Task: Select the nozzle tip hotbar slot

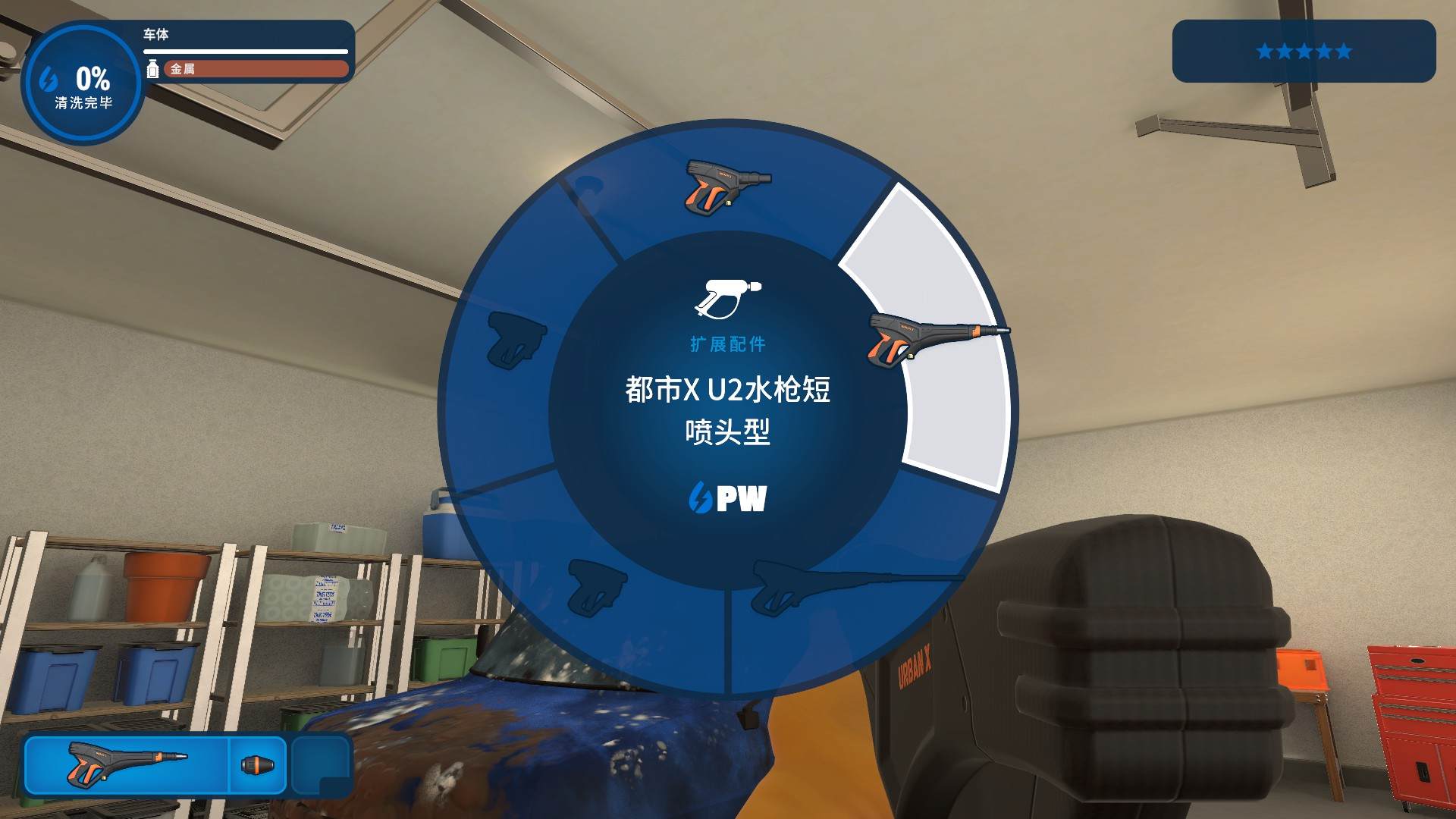Action: pyautogui.click(x=258, y=764)
